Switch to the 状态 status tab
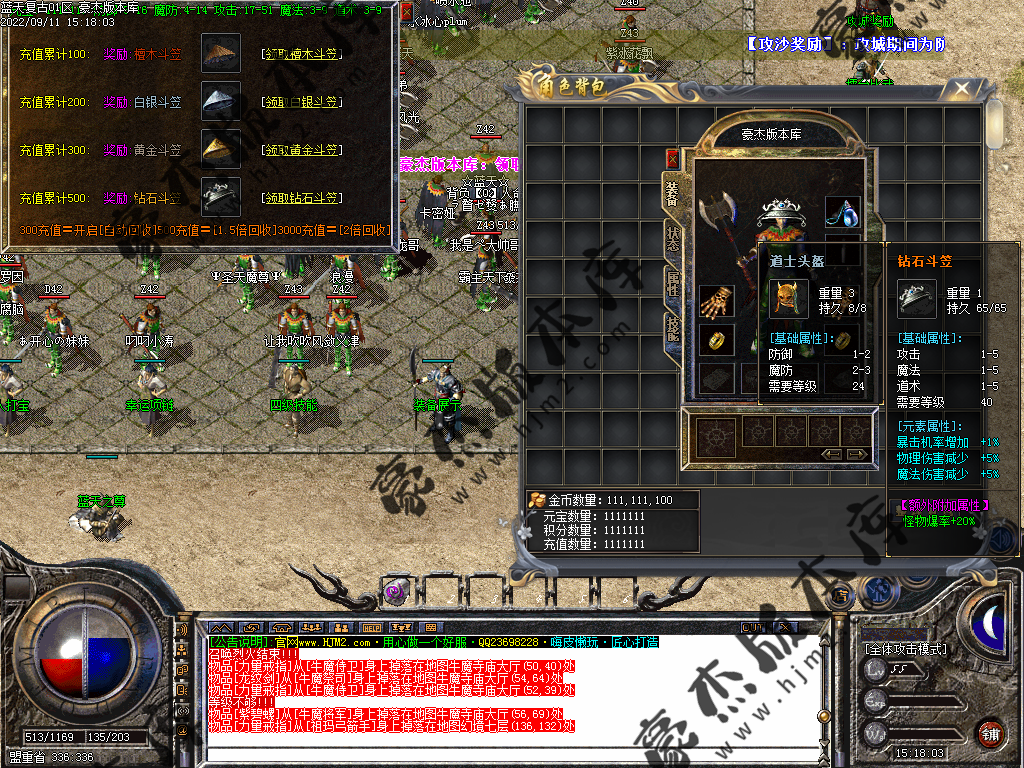 pos(672,239)
